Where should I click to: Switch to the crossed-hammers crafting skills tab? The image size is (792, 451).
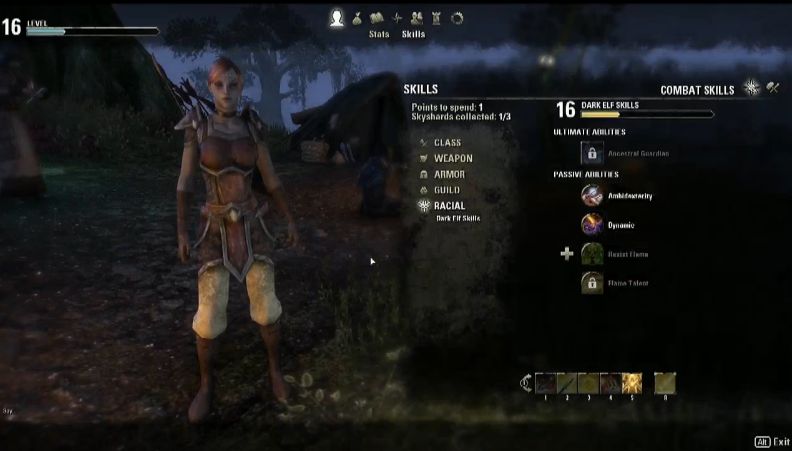point(773,89)
